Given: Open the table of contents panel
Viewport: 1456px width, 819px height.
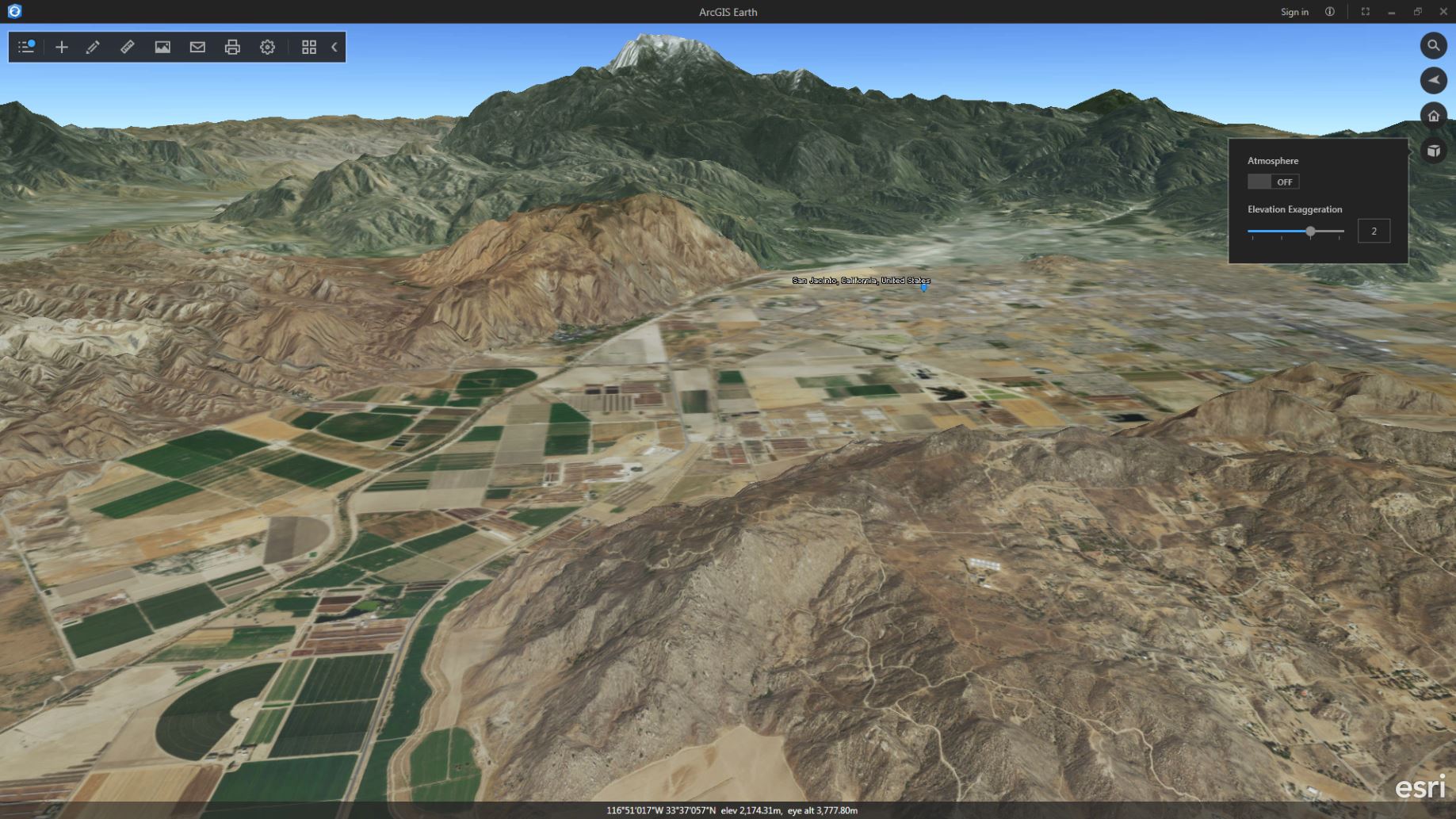Looking at the screenshot, I should point(26,47).
